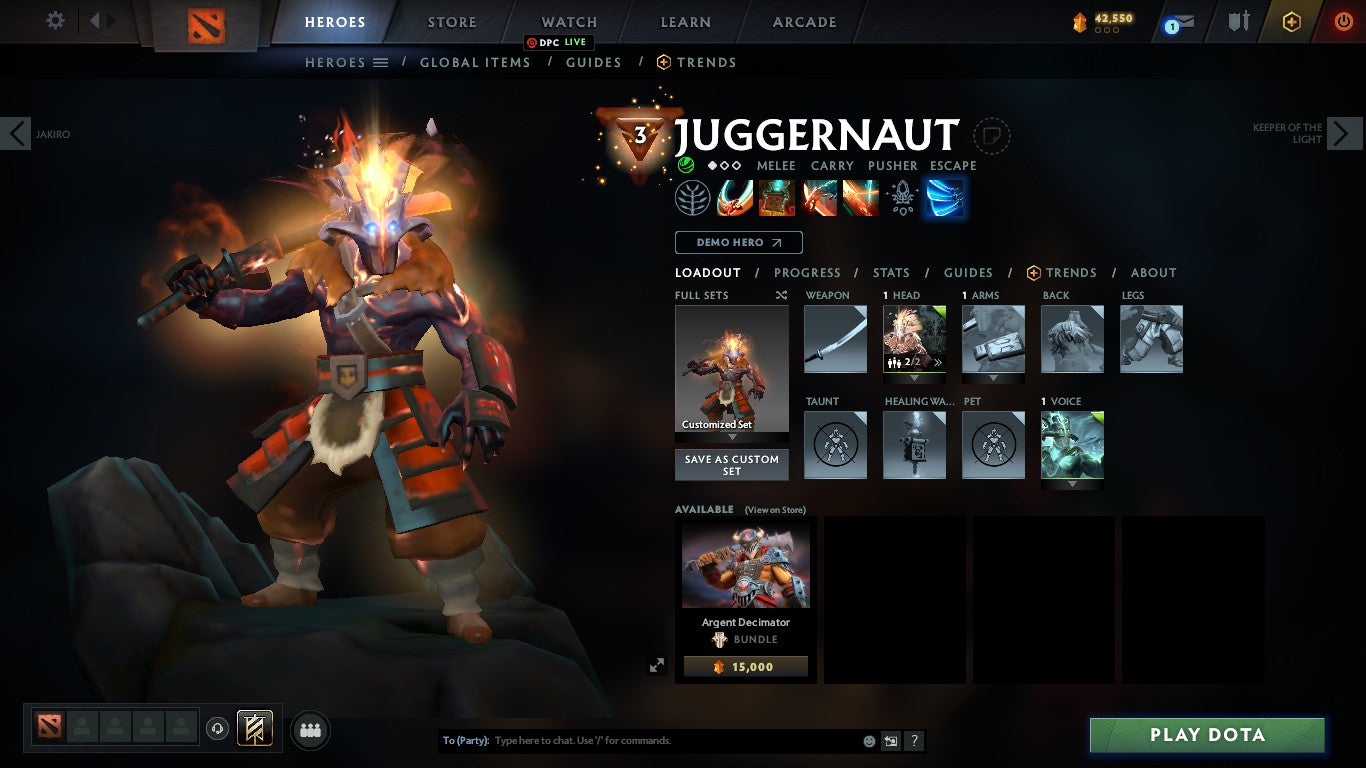This screenshot has height=768, width=1366.
Task: Open the Argent Decimator 15,000 purchase button
Action: [x=744, y=666]
